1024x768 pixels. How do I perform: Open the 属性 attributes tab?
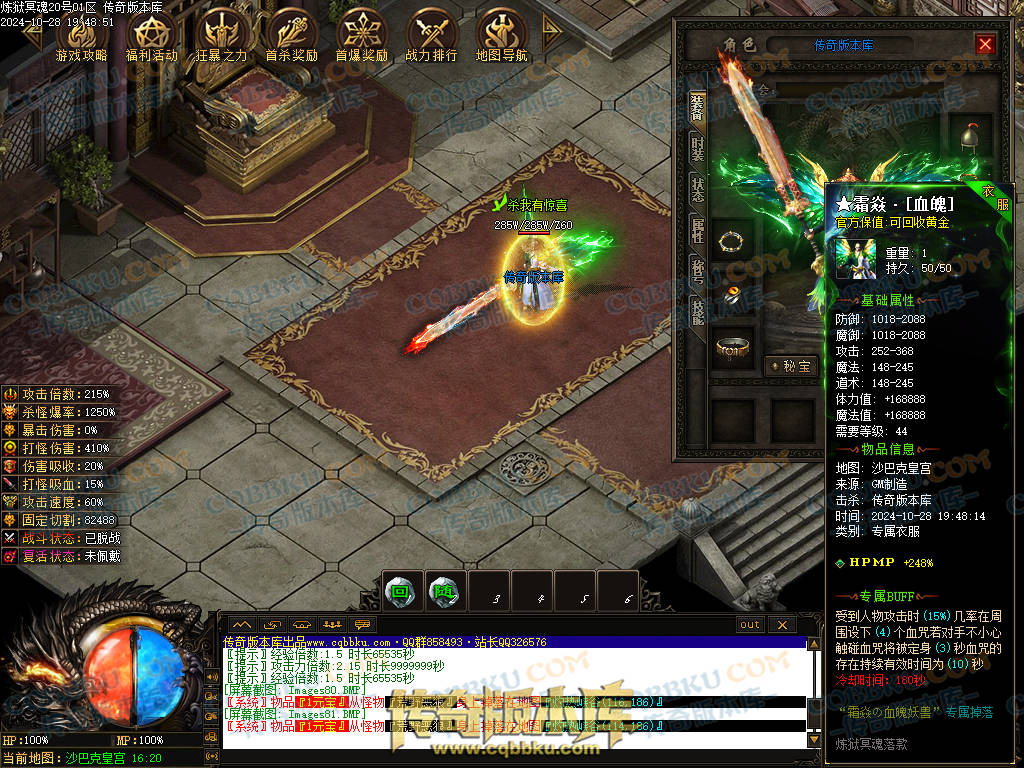point(698,231)
